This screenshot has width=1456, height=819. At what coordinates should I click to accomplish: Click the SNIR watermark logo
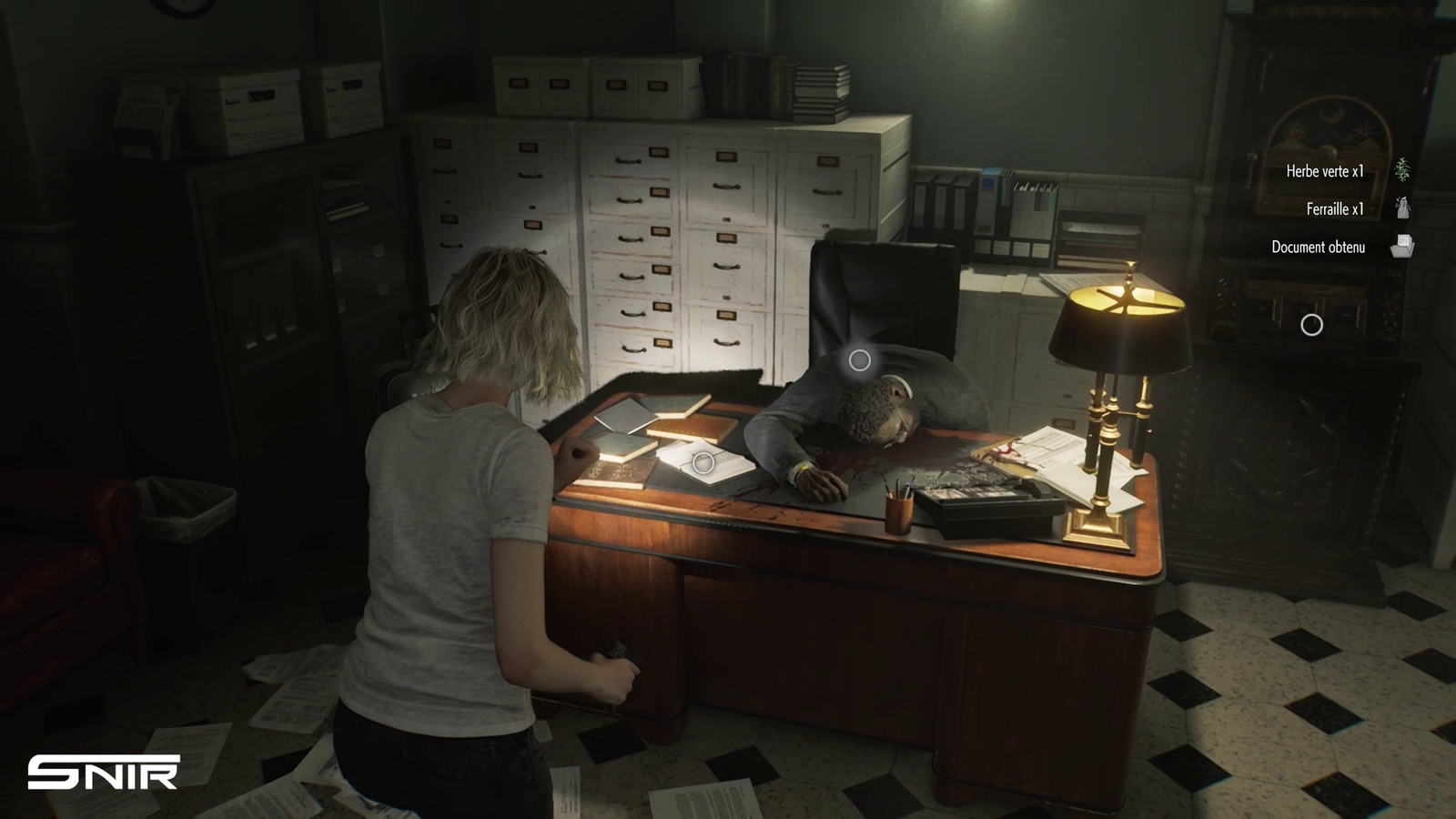103,773
